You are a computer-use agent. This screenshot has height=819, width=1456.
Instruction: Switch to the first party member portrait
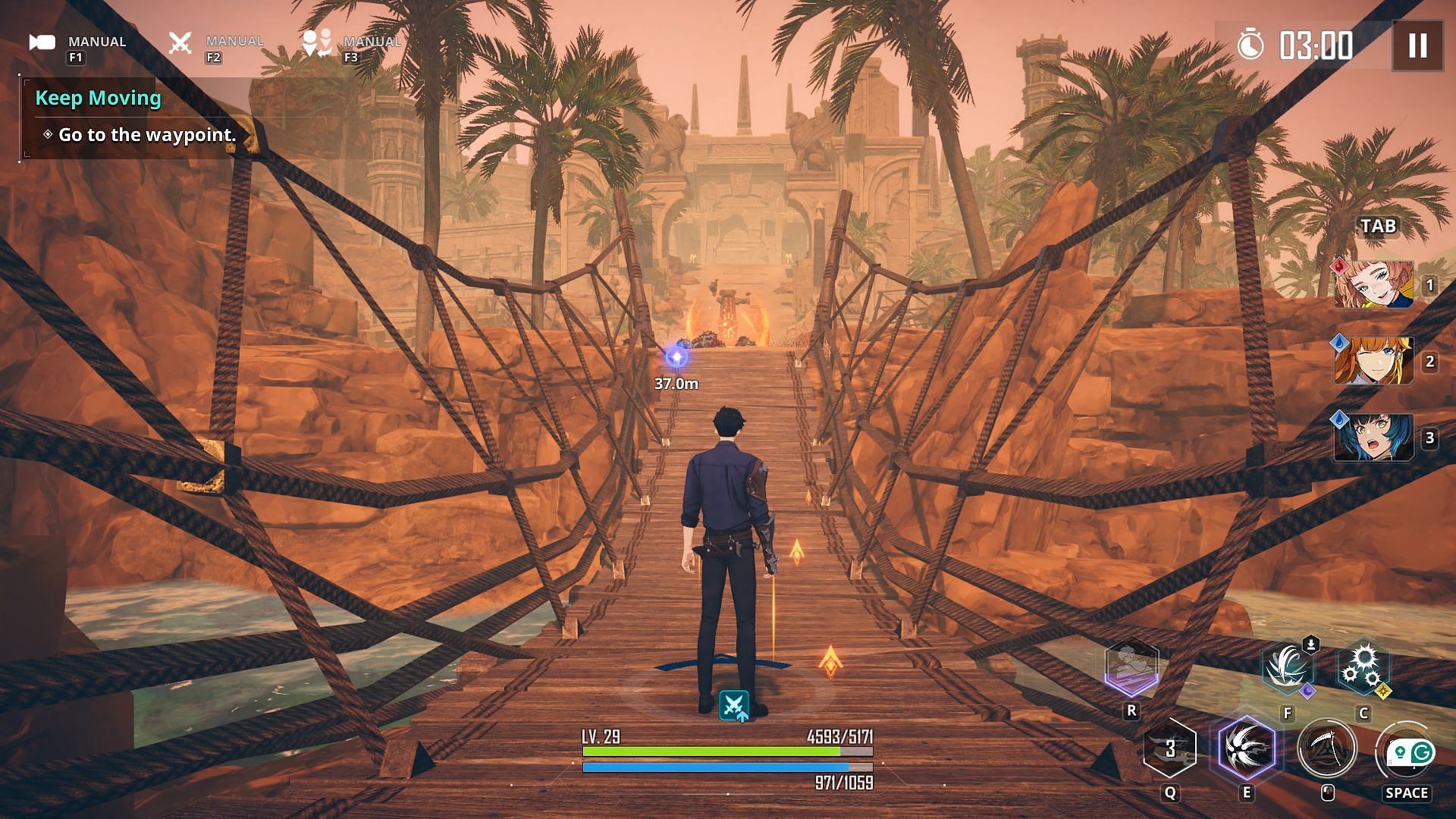tap(1373, 285)
